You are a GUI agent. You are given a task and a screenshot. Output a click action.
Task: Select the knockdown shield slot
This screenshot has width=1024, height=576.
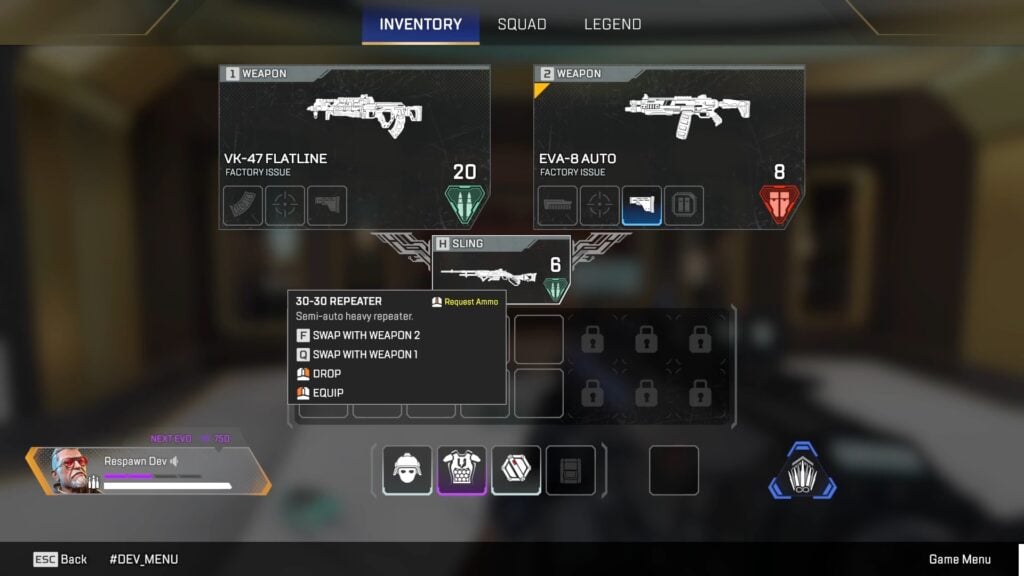516,470
